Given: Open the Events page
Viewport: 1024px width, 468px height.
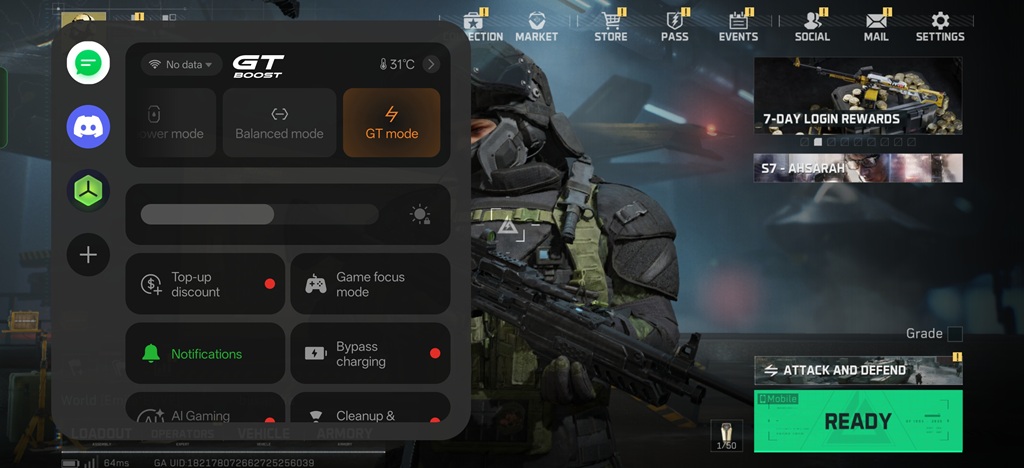Looking at the screenshot, I should tap(738, 26).
